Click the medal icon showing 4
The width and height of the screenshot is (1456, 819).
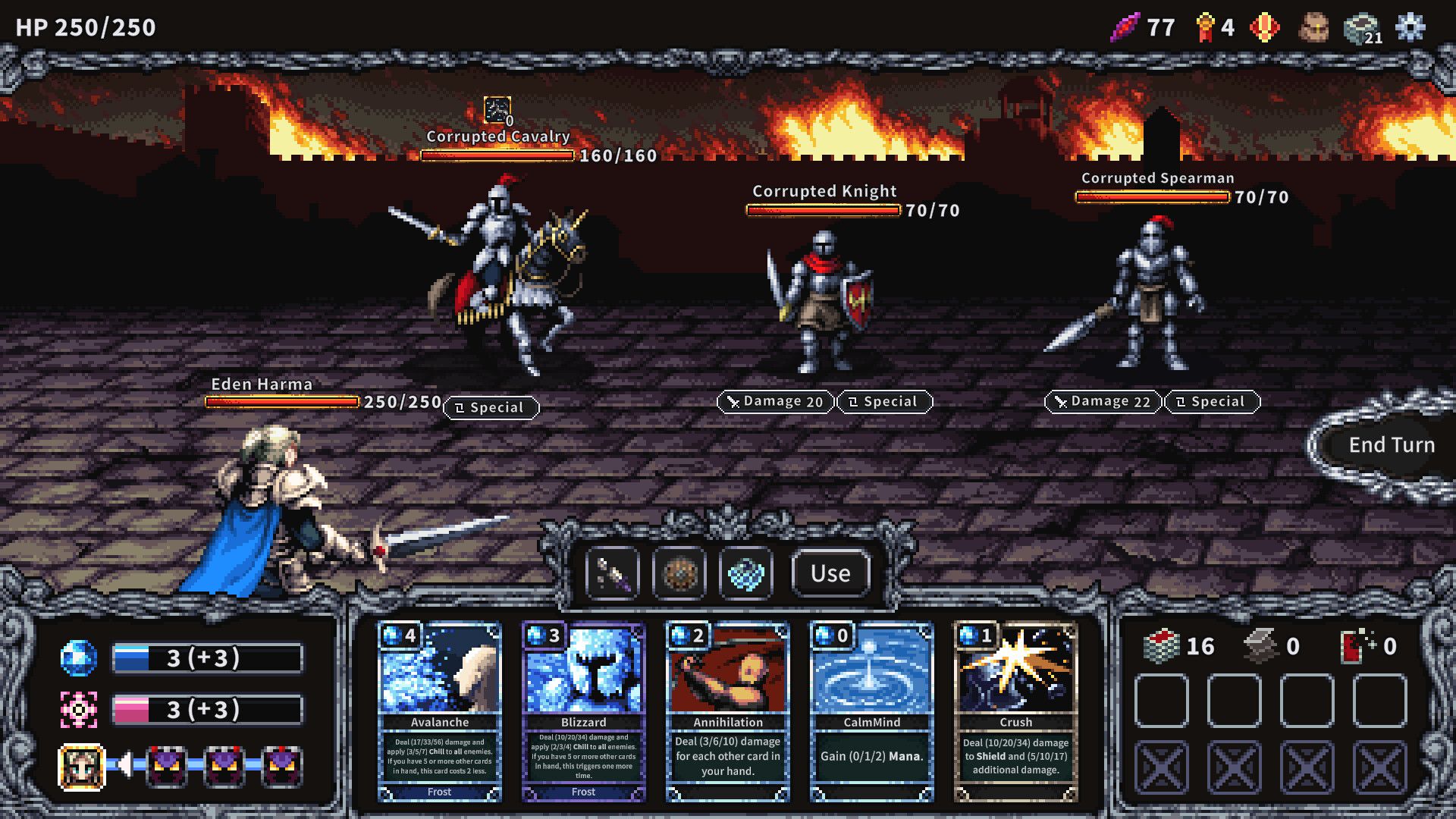(x=1206, y=27)
